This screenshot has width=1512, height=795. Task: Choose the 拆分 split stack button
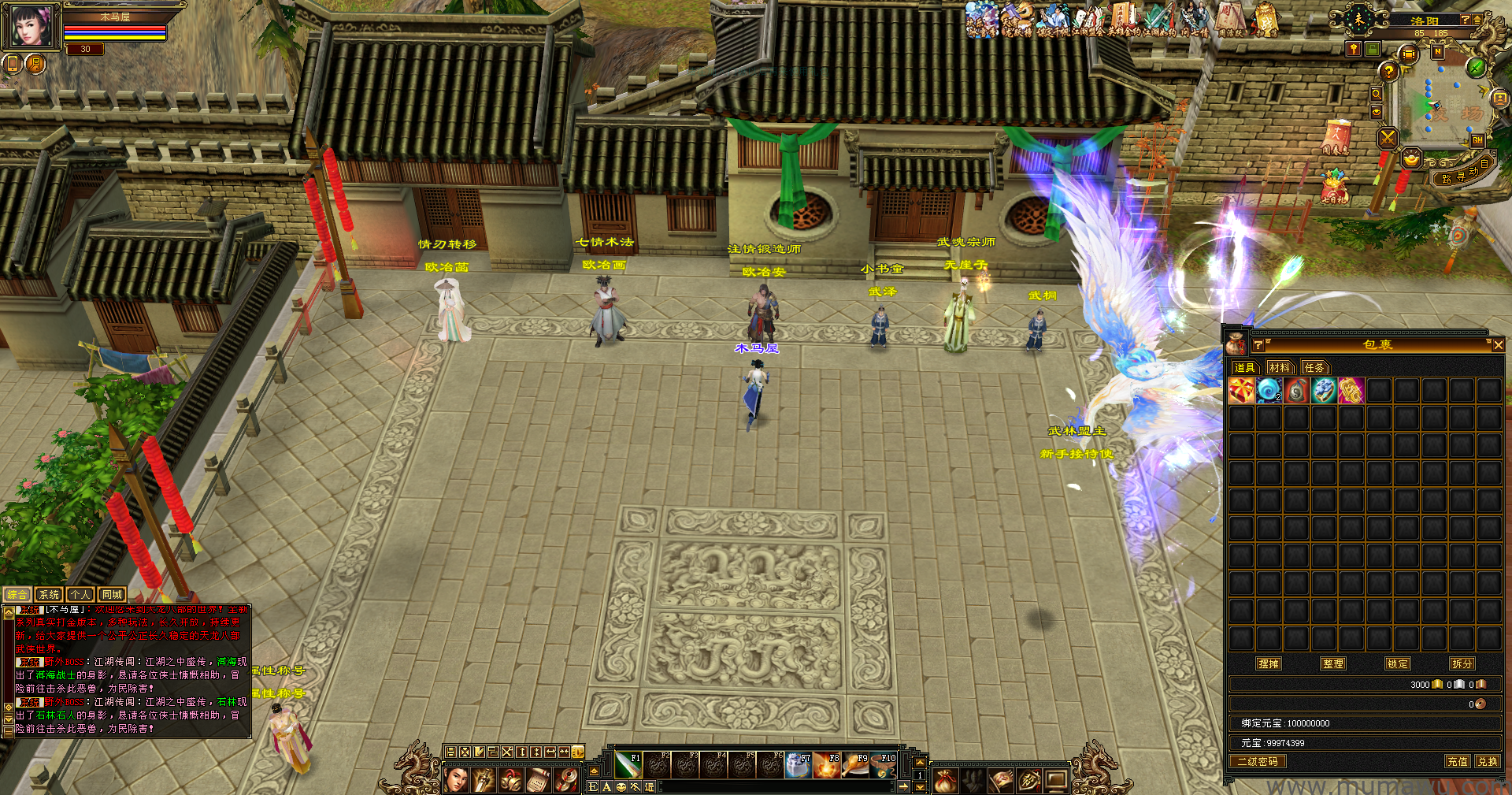pyautogui.click(x=1462, y=663)
